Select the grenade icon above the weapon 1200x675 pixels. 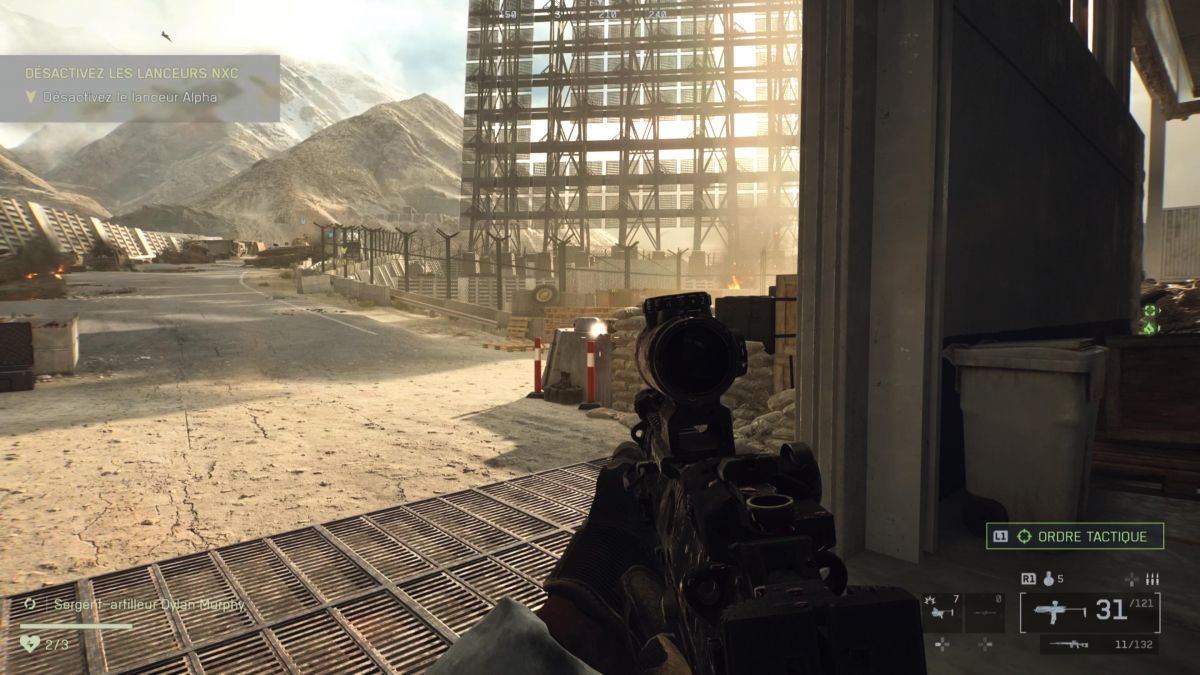(1050, 578)
